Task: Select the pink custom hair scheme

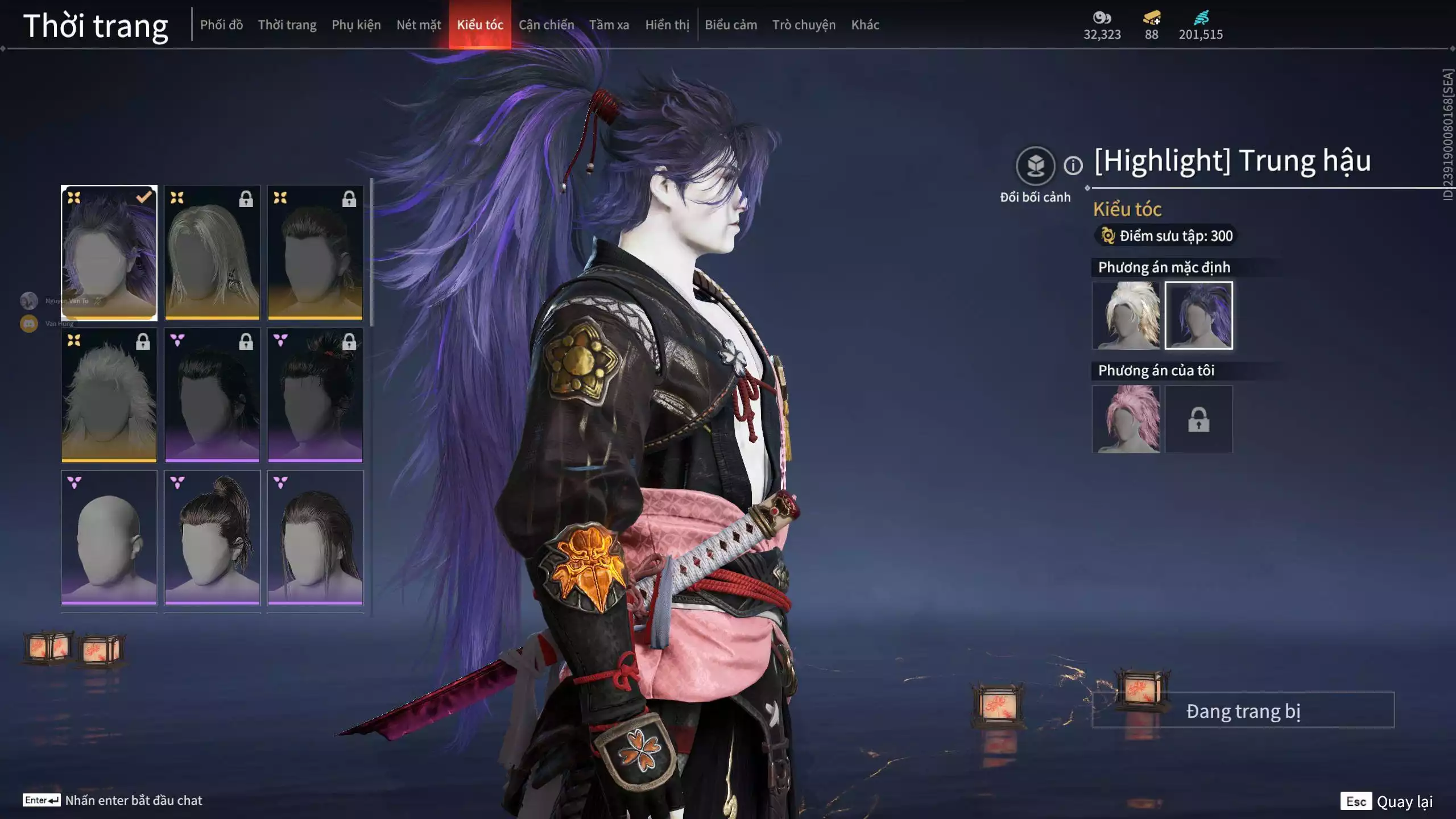Action: [1126, 419]
